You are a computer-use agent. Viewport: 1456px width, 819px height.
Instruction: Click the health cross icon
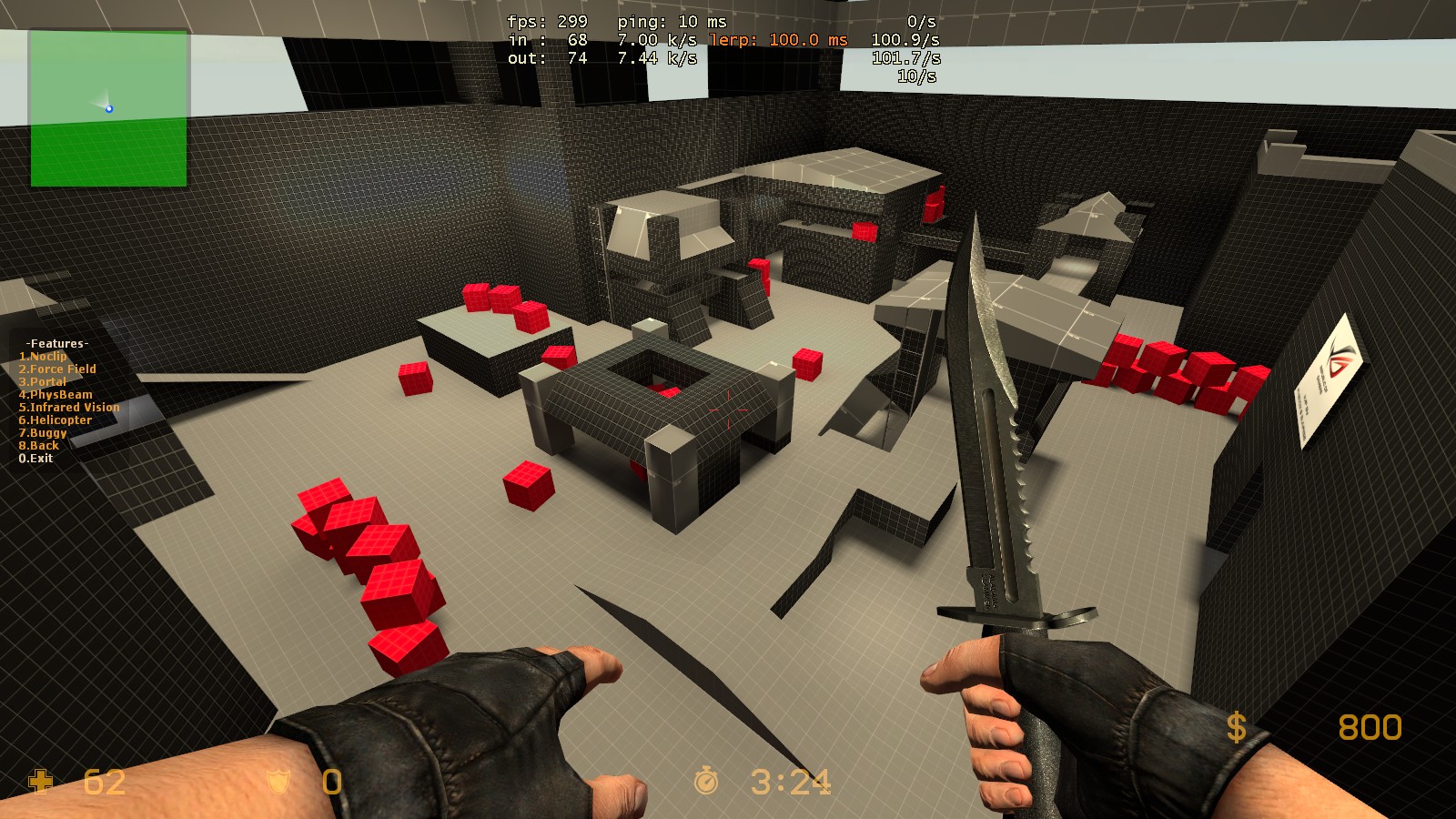(x=38, y=783)
